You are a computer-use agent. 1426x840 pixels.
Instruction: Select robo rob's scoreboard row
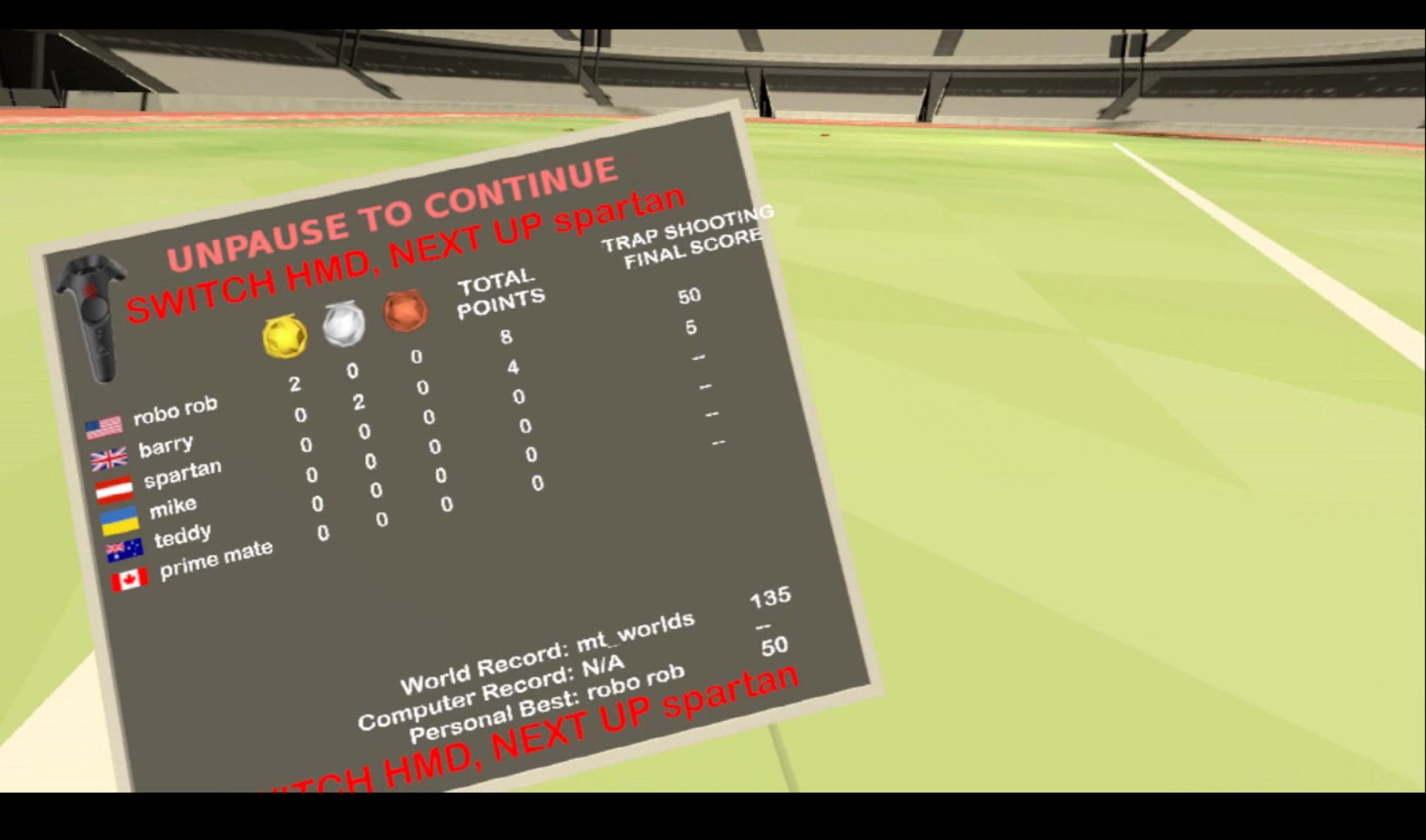coord(174,411)
